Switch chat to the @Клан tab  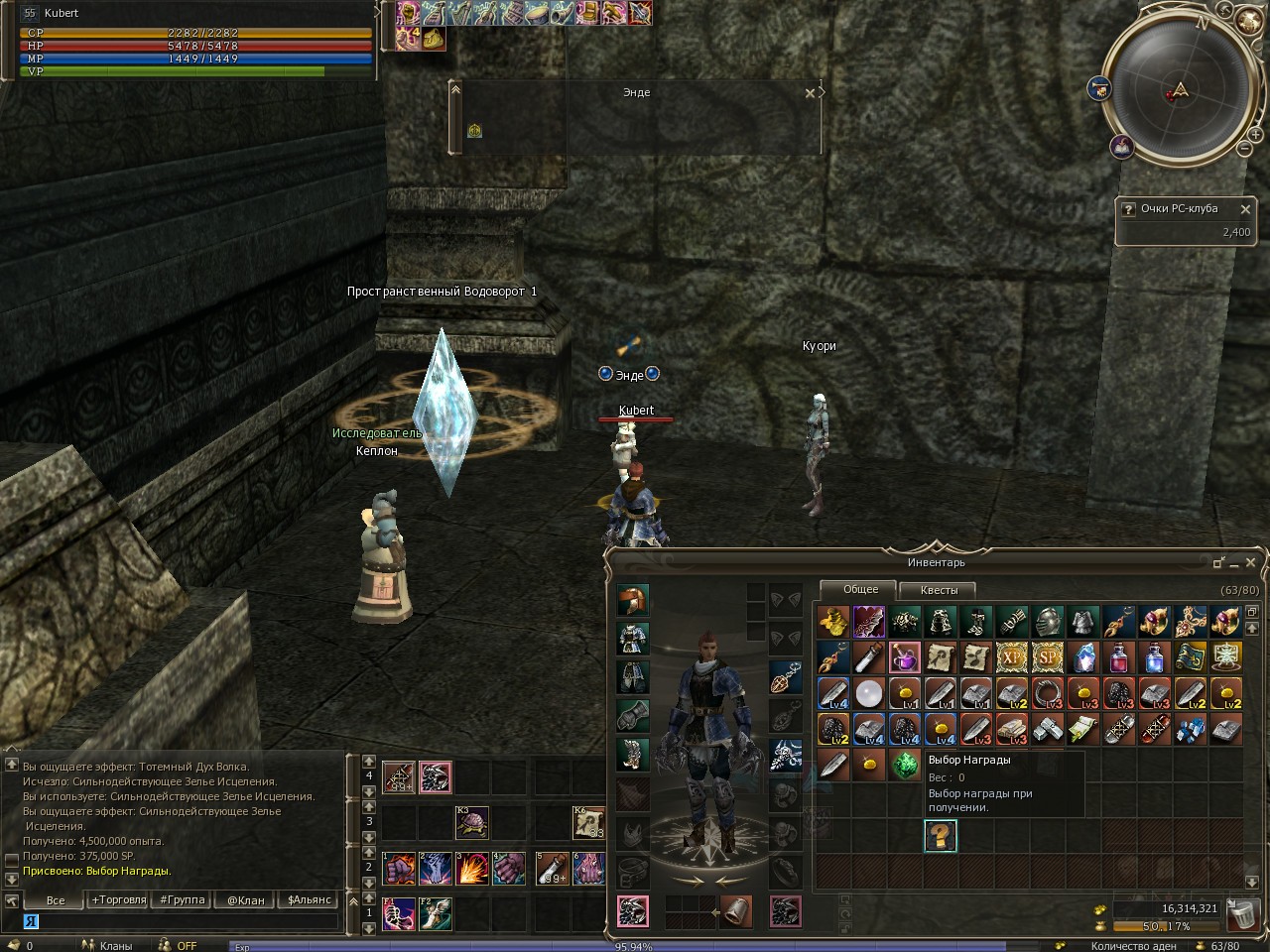click(246, 900)
